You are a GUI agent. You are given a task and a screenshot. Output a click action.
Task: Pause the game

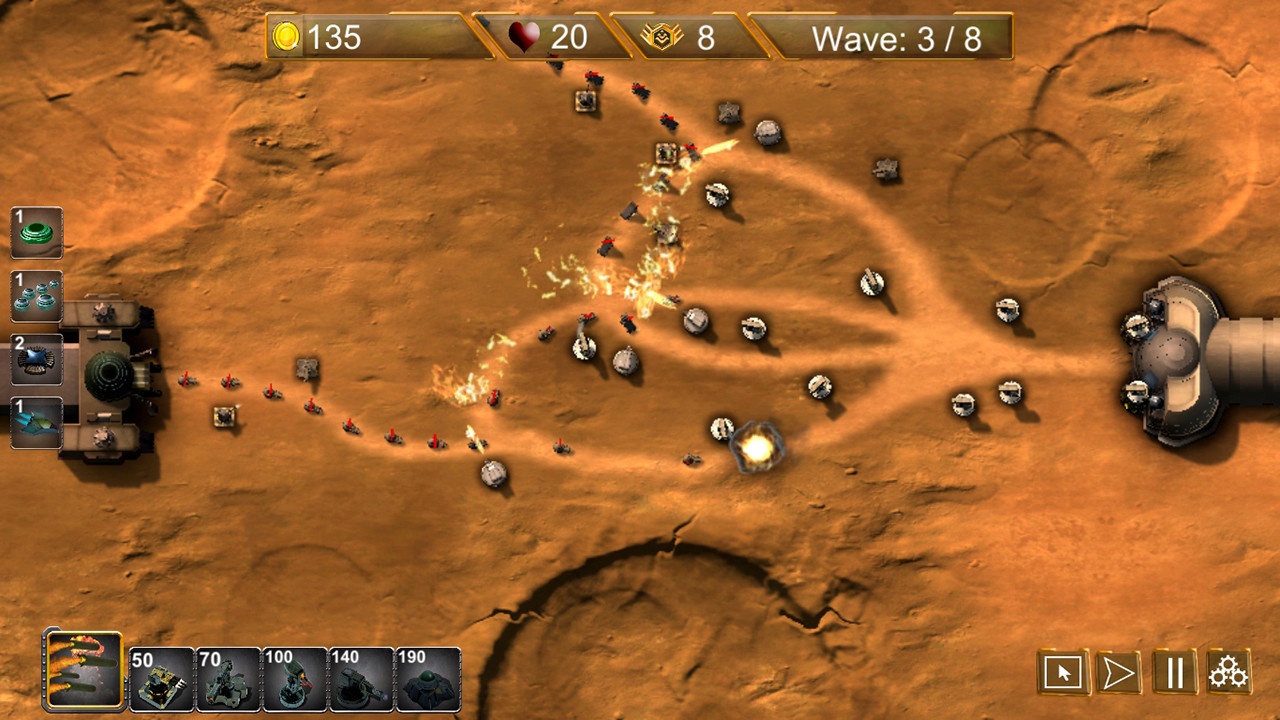(1176, 673)
